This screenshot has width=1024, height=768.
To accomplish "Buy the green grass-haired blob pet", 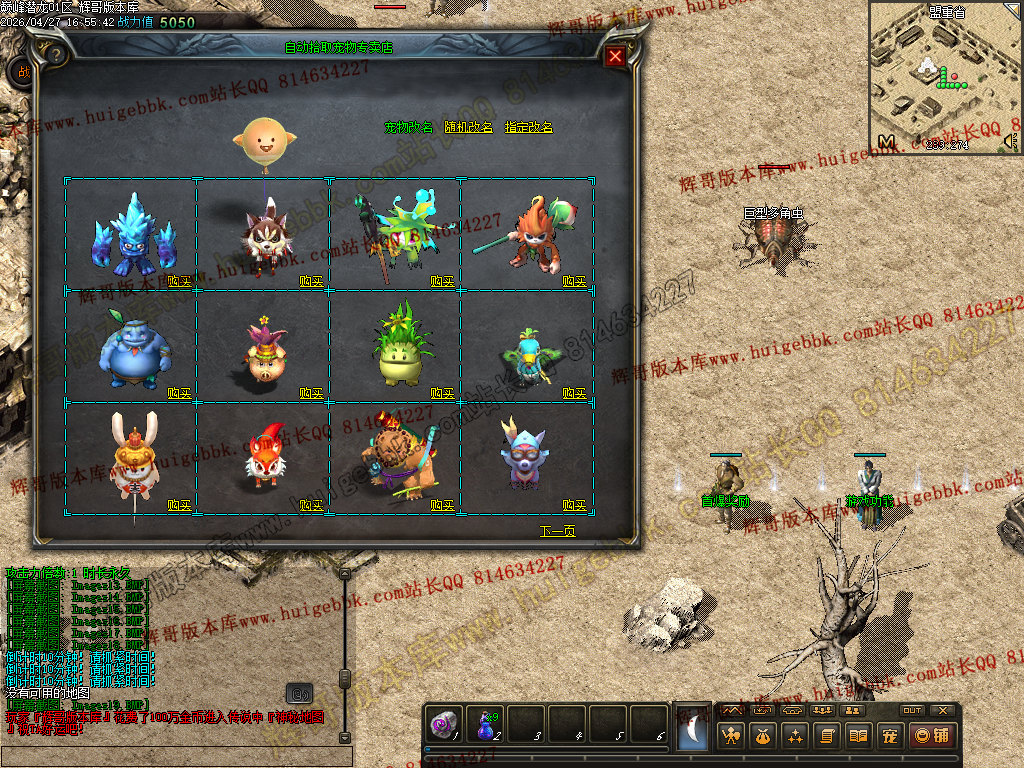I will [443, 394].
